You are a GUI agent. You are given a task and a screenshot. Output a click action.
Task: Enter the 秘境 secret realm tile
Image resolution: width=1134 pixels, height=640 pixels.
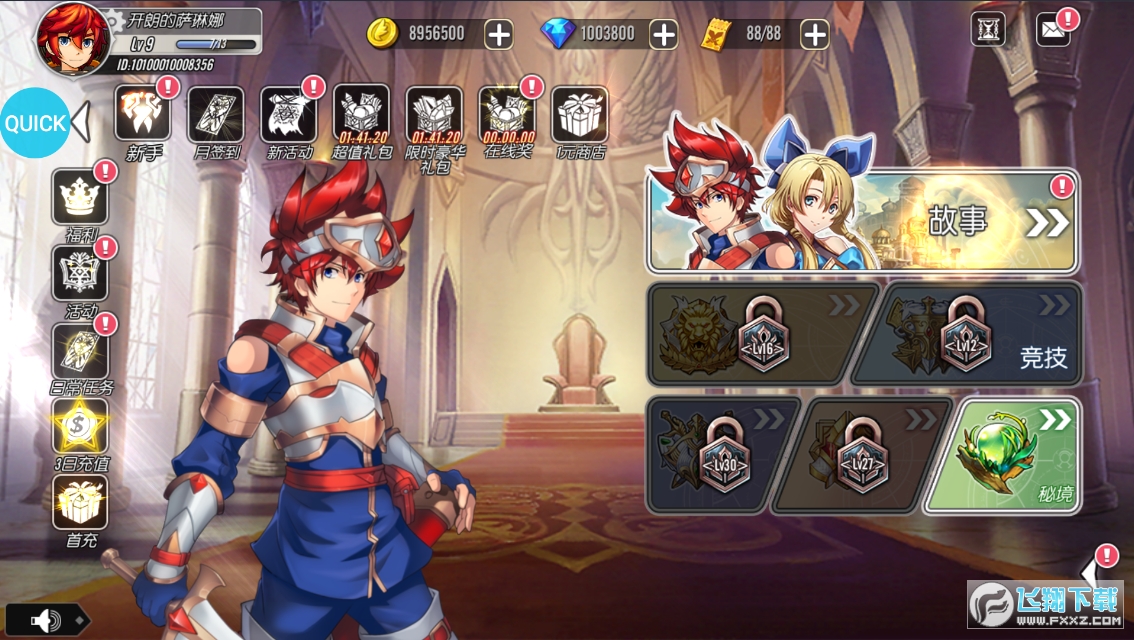coord(1002,455)
